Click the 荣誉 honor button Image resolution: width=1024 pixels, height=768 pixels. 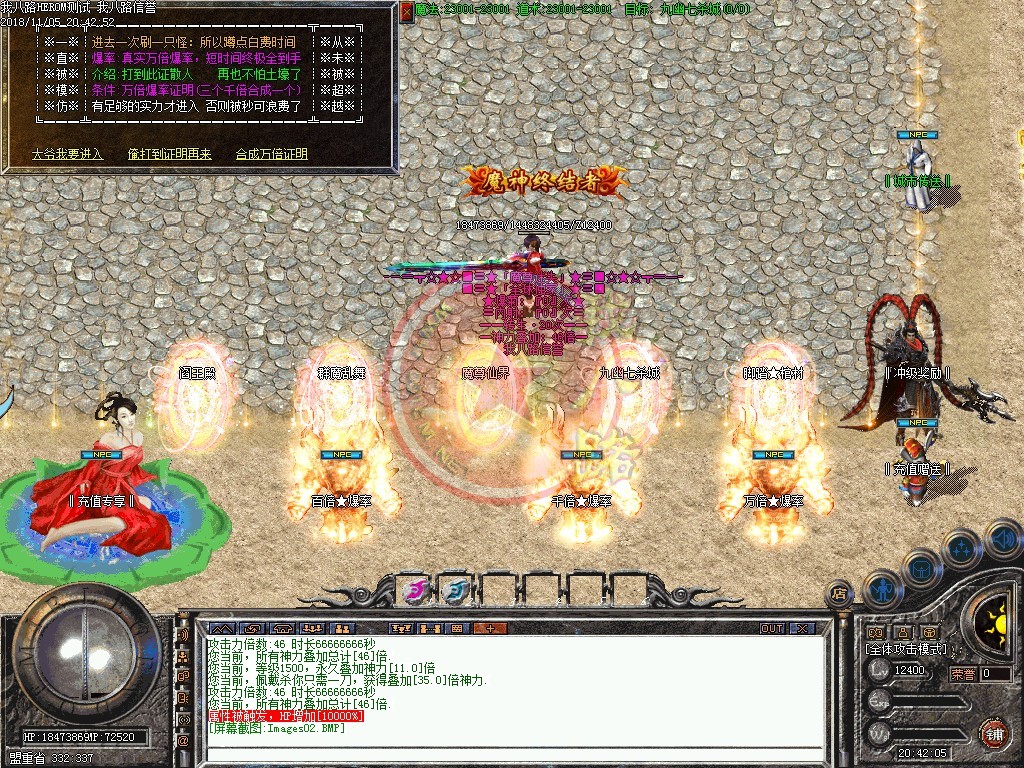pyautogui.click(x=963, y=674)
